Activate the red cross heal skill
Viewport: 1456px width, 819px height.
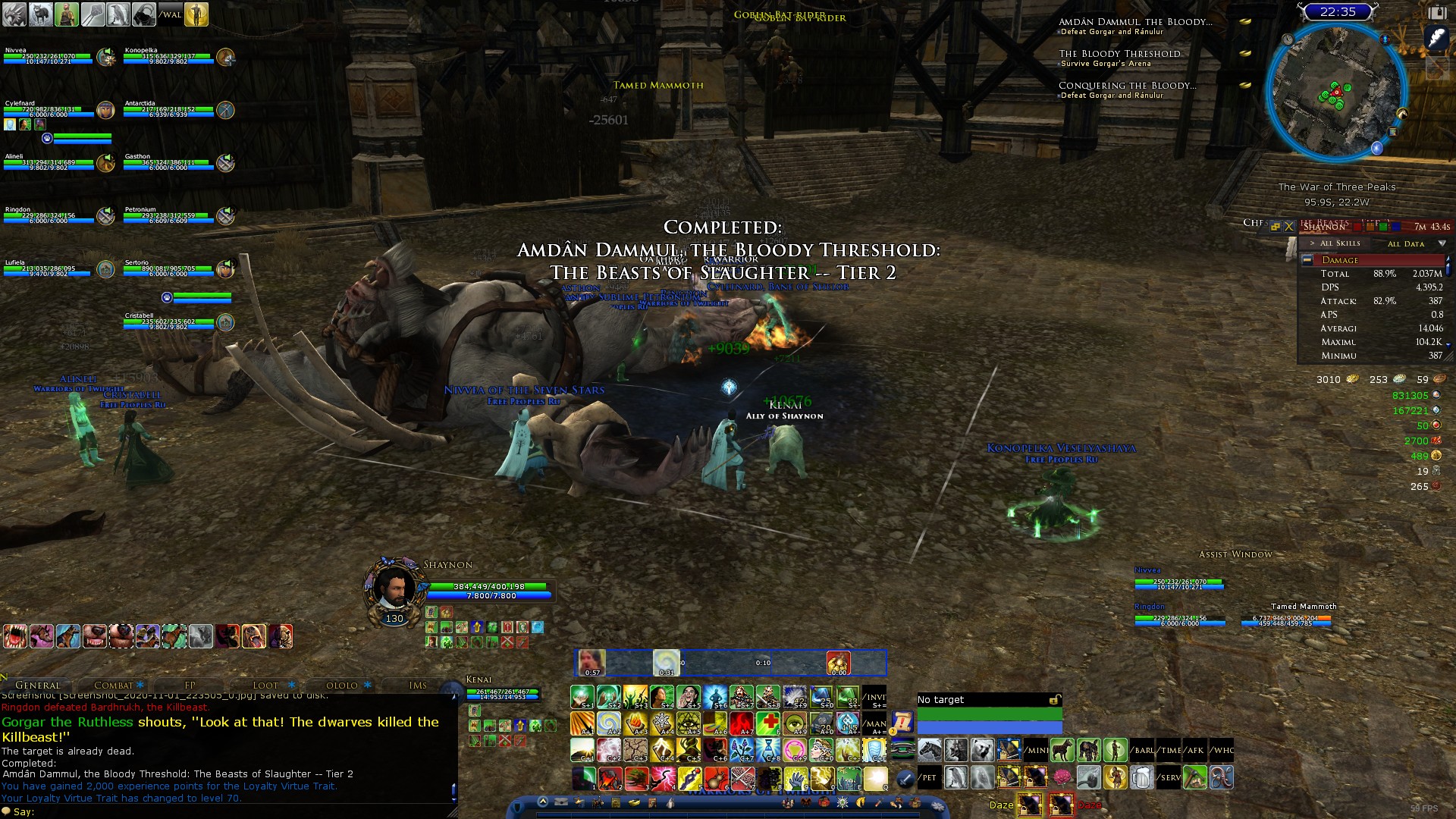767,723
